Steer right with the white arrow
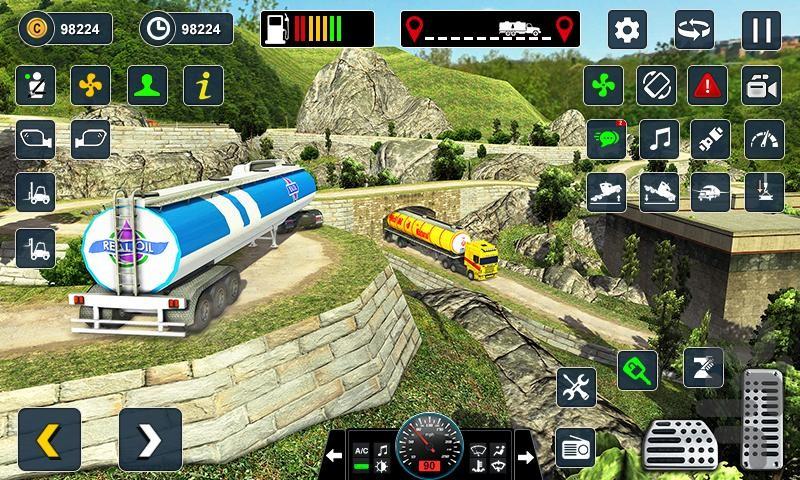The height and width of the screenshot is (480, 800). point(150,439)
